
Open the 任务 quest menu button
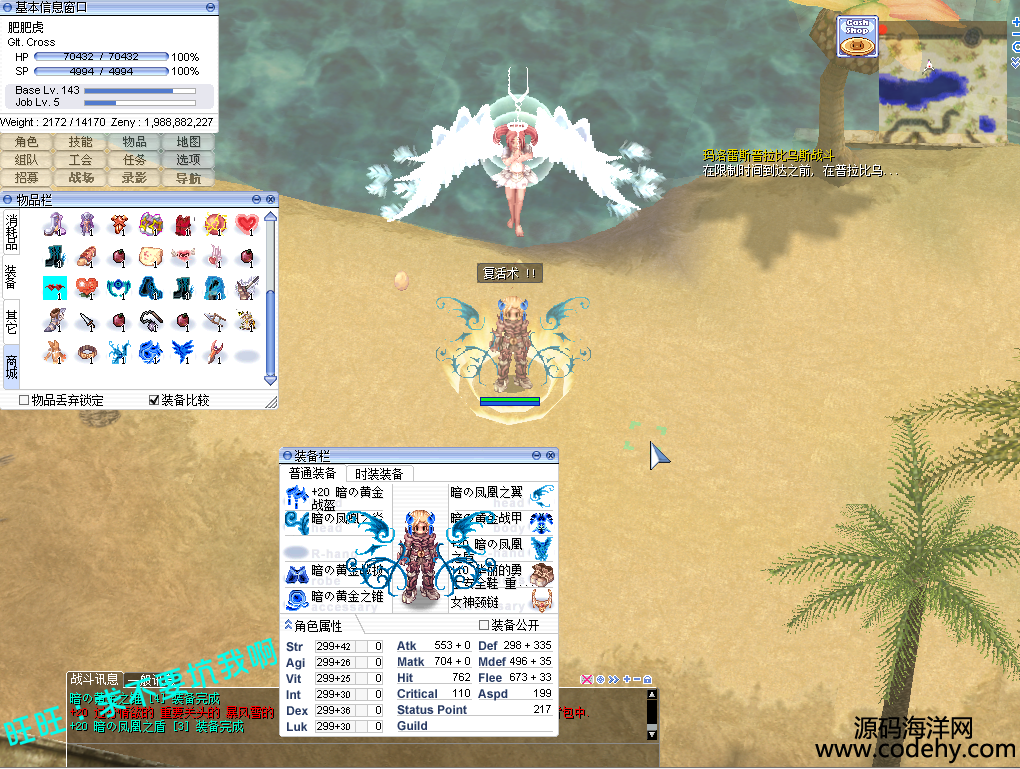(x=134, y=160)
